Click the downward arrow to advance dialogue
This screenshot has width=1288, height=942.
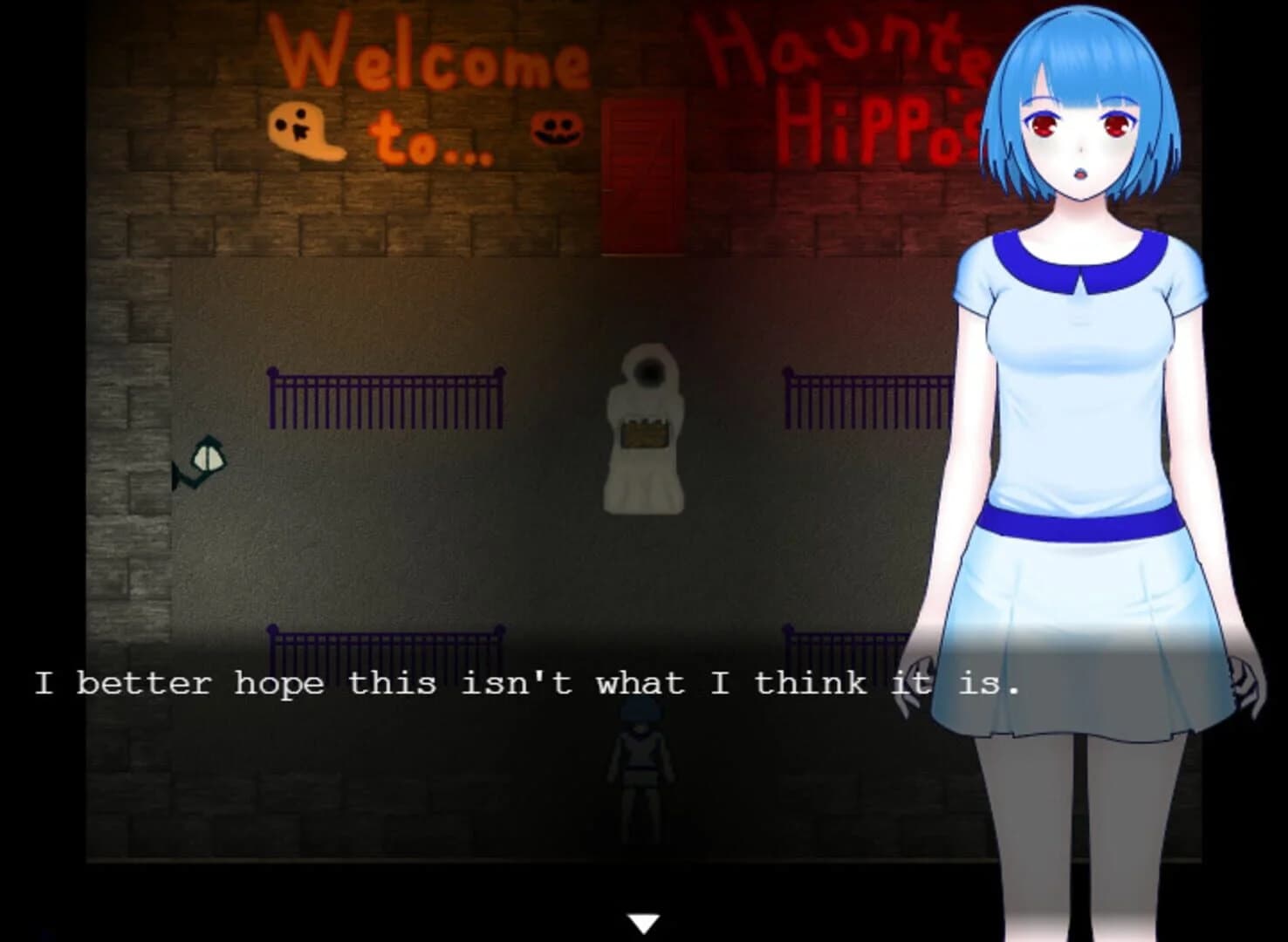(643, 920)
